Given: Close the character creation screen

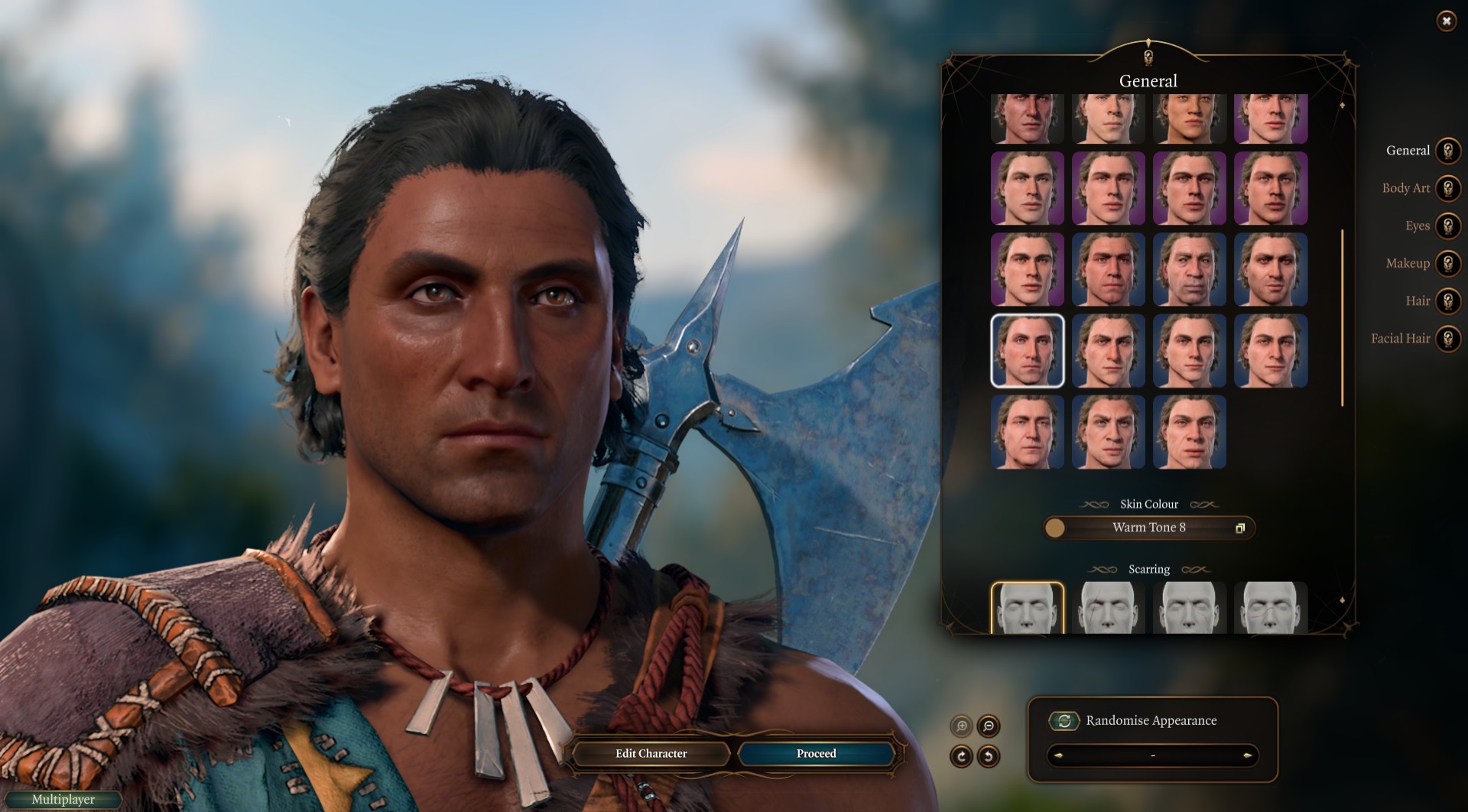Looking at the screenshot, I should pos(1446,21).
